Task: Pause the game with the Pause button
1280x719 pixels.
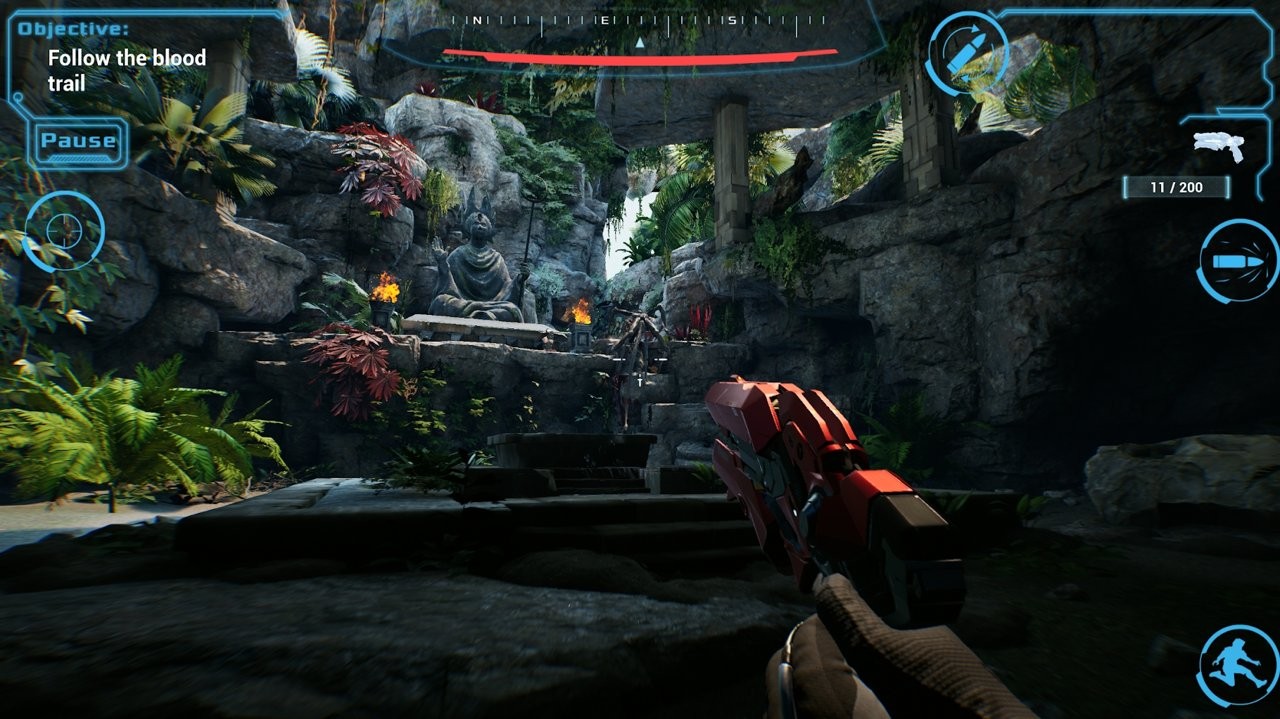Action: click(x=78, y=142)
